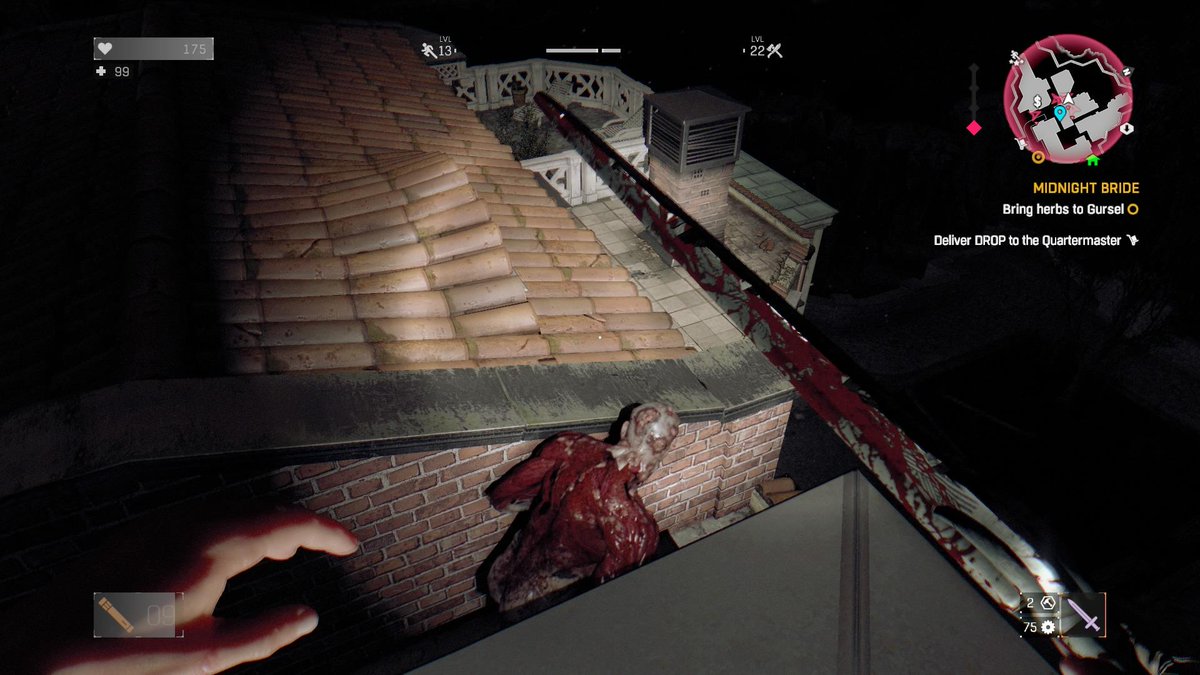Click the green safe house marker on minimap

point(1092,158)
